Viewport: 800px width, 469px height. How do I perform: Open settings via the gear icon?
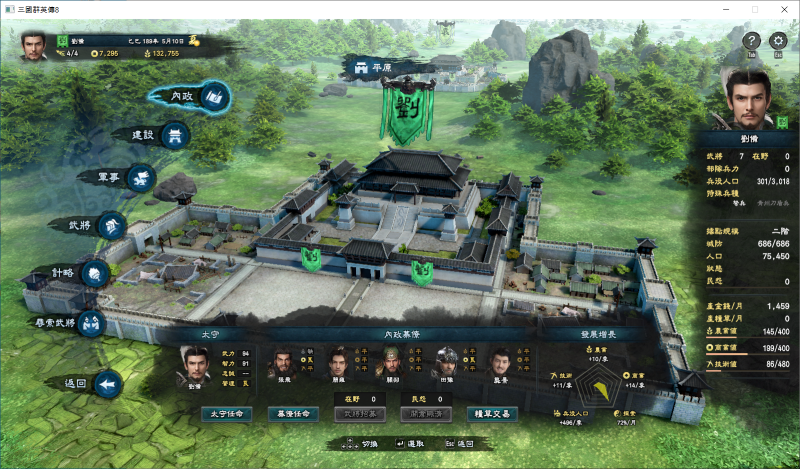pyautogui.click(x=779, y=41)
